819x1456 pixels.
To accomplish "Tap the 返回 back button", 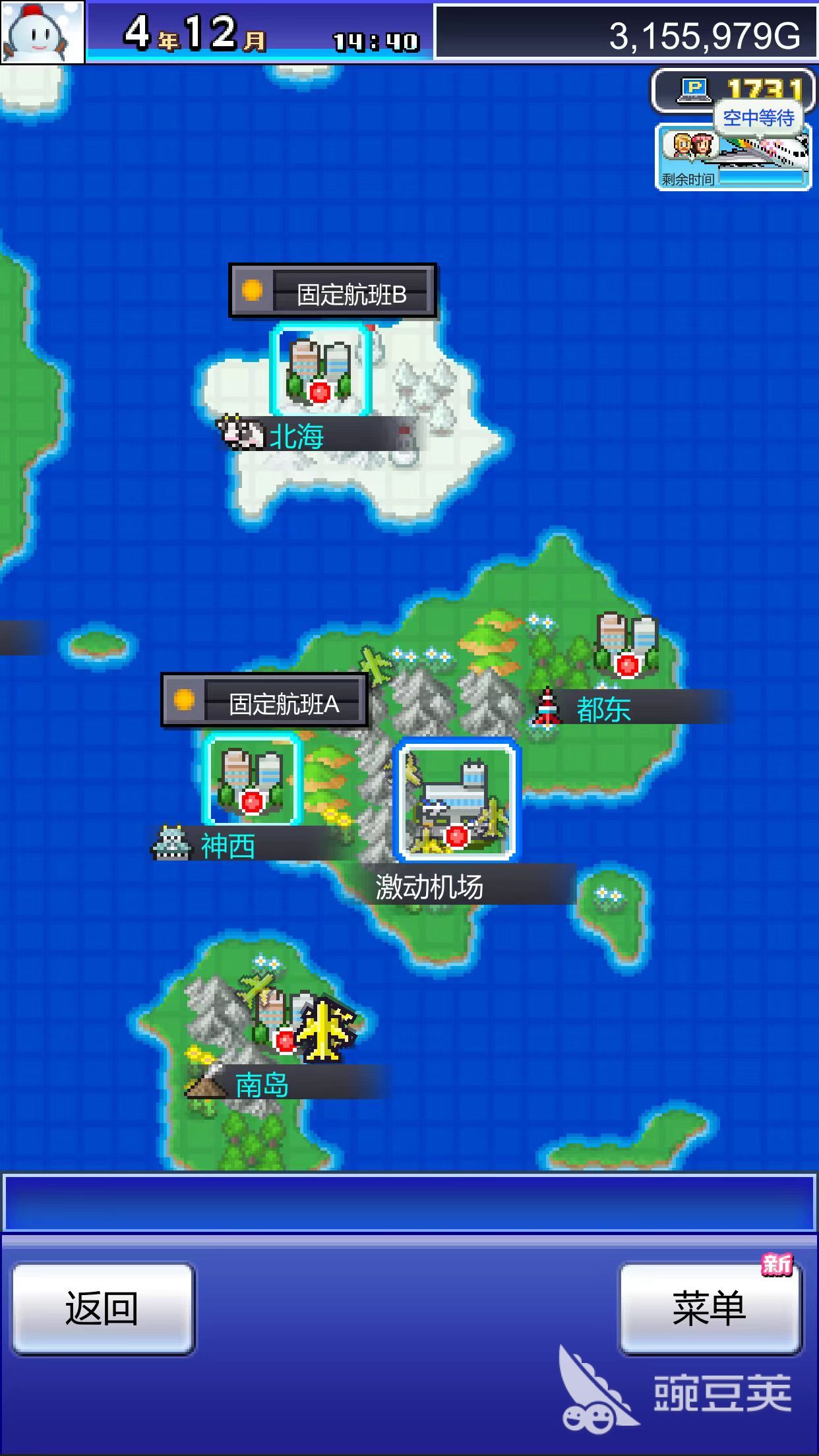I will pyautogui.click(x=102, y=1308).
